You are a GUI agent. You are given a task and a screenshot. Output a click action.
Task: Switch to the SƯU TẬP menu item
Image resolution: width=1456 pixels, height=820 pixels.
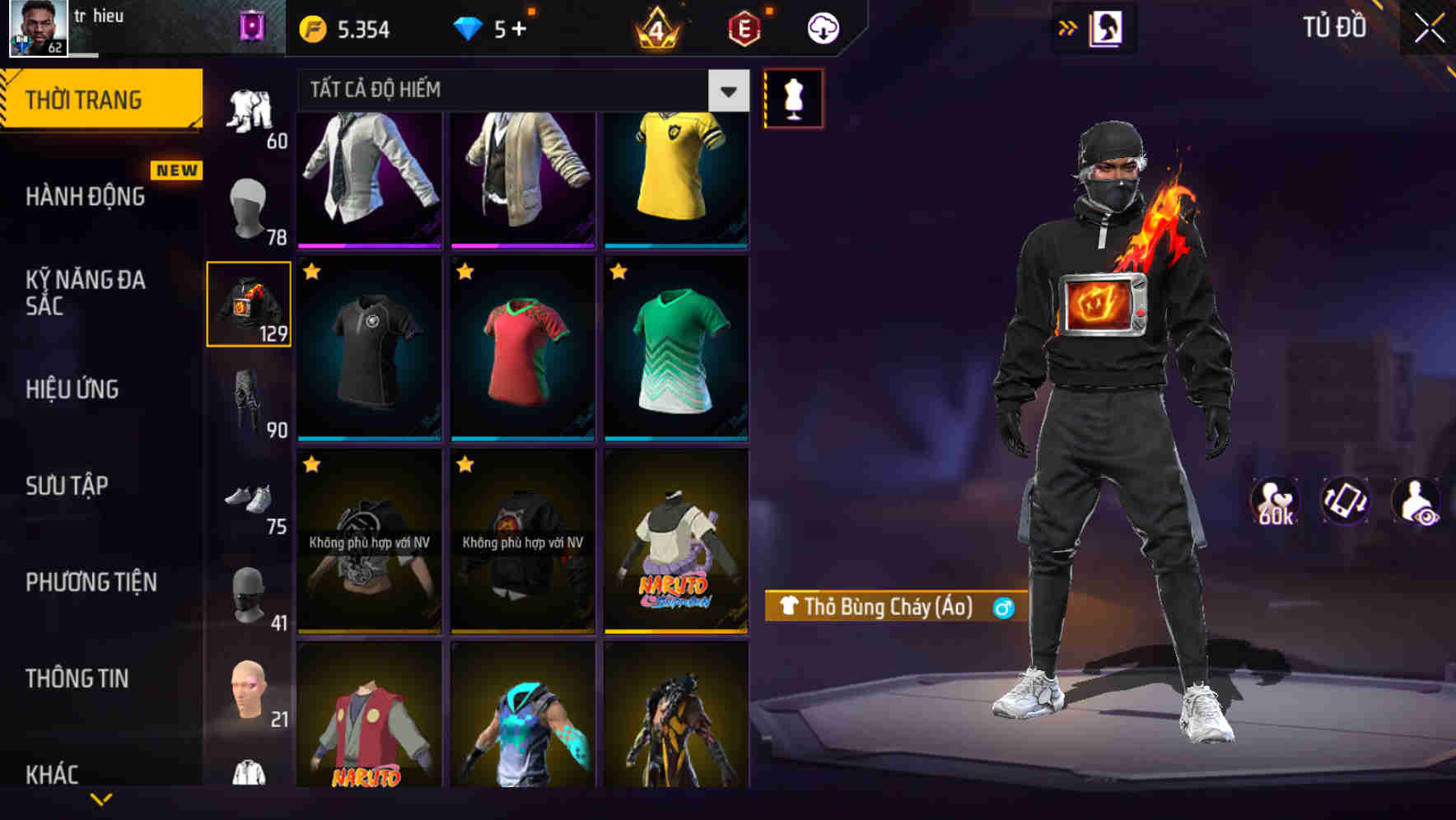click(x=69, y=486)
